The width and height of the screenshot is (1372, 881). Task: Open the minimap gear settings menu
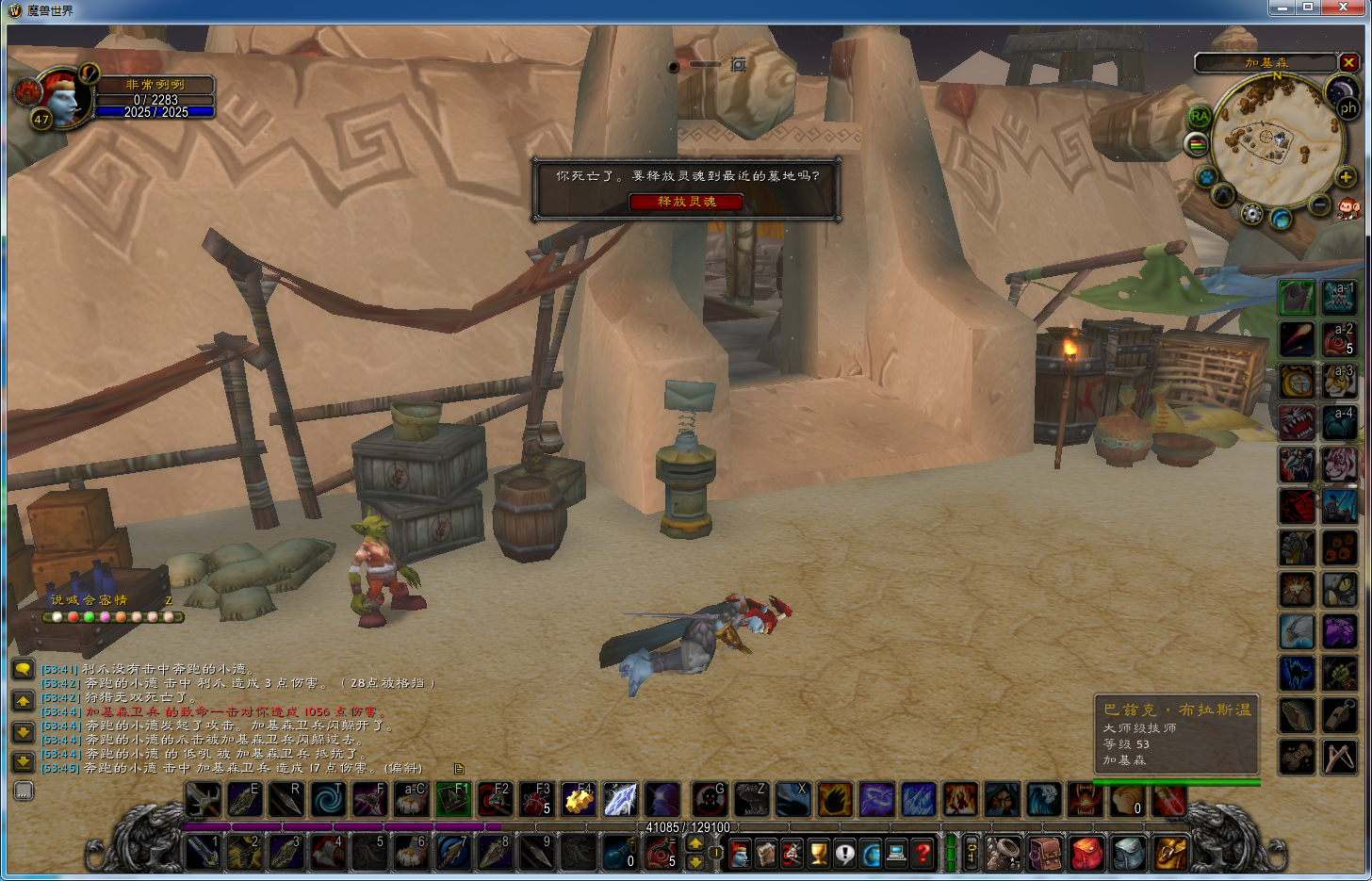[1251, 213]
